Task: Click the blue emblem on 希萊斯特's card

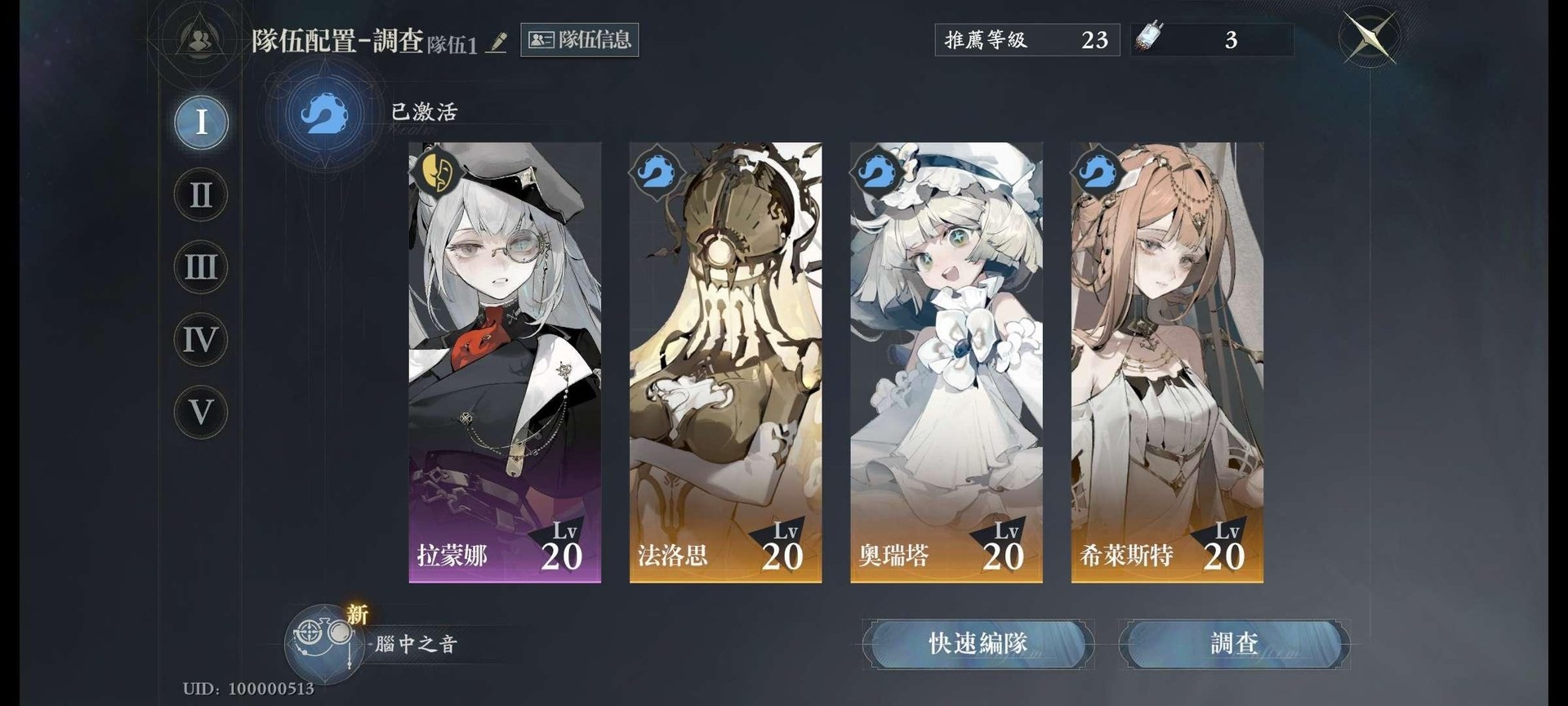Action: (x=1096, y=172)
